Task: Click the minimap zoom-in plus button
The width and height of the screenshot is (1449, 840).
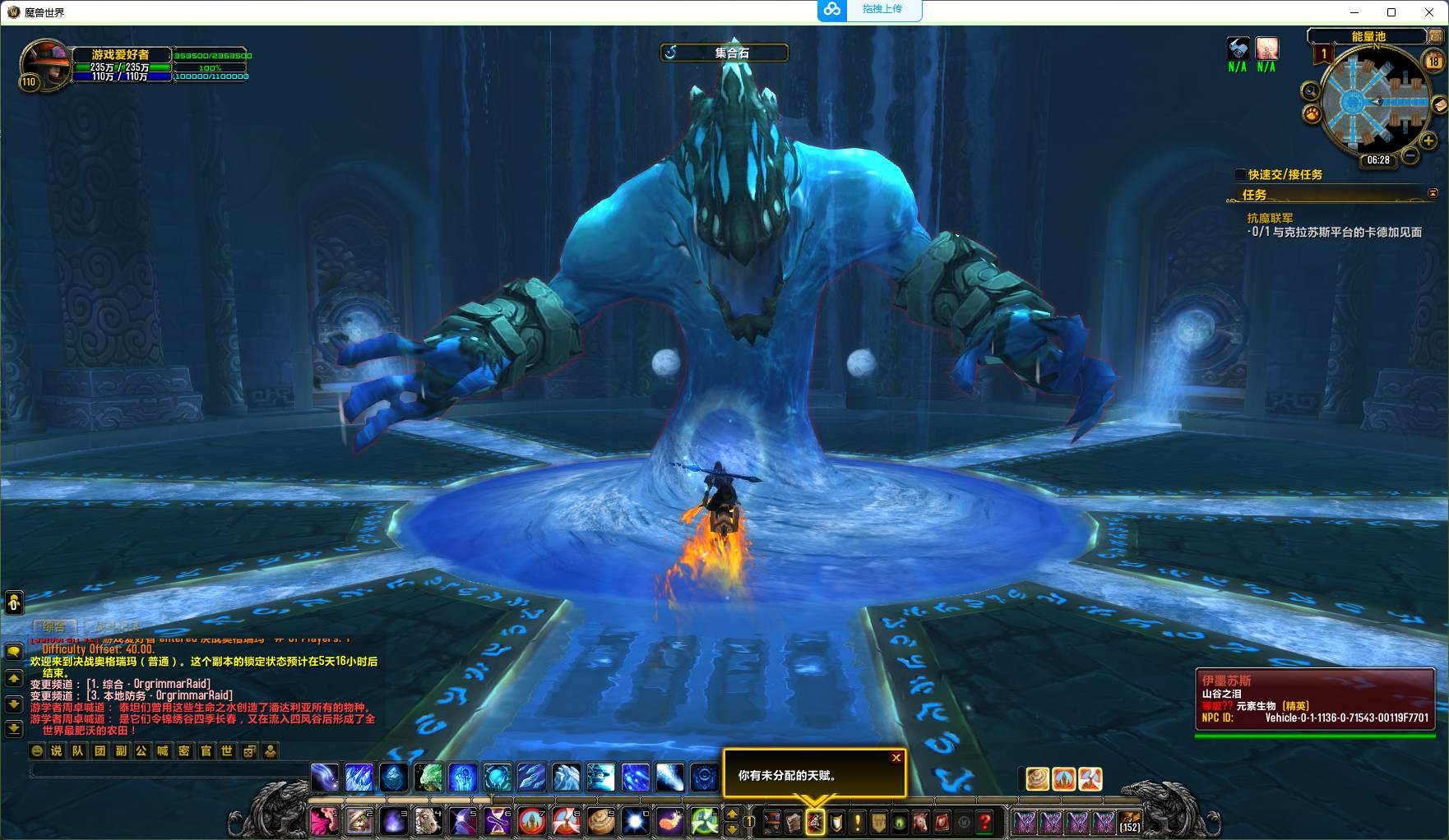Action: click(x=1428, y=141)
